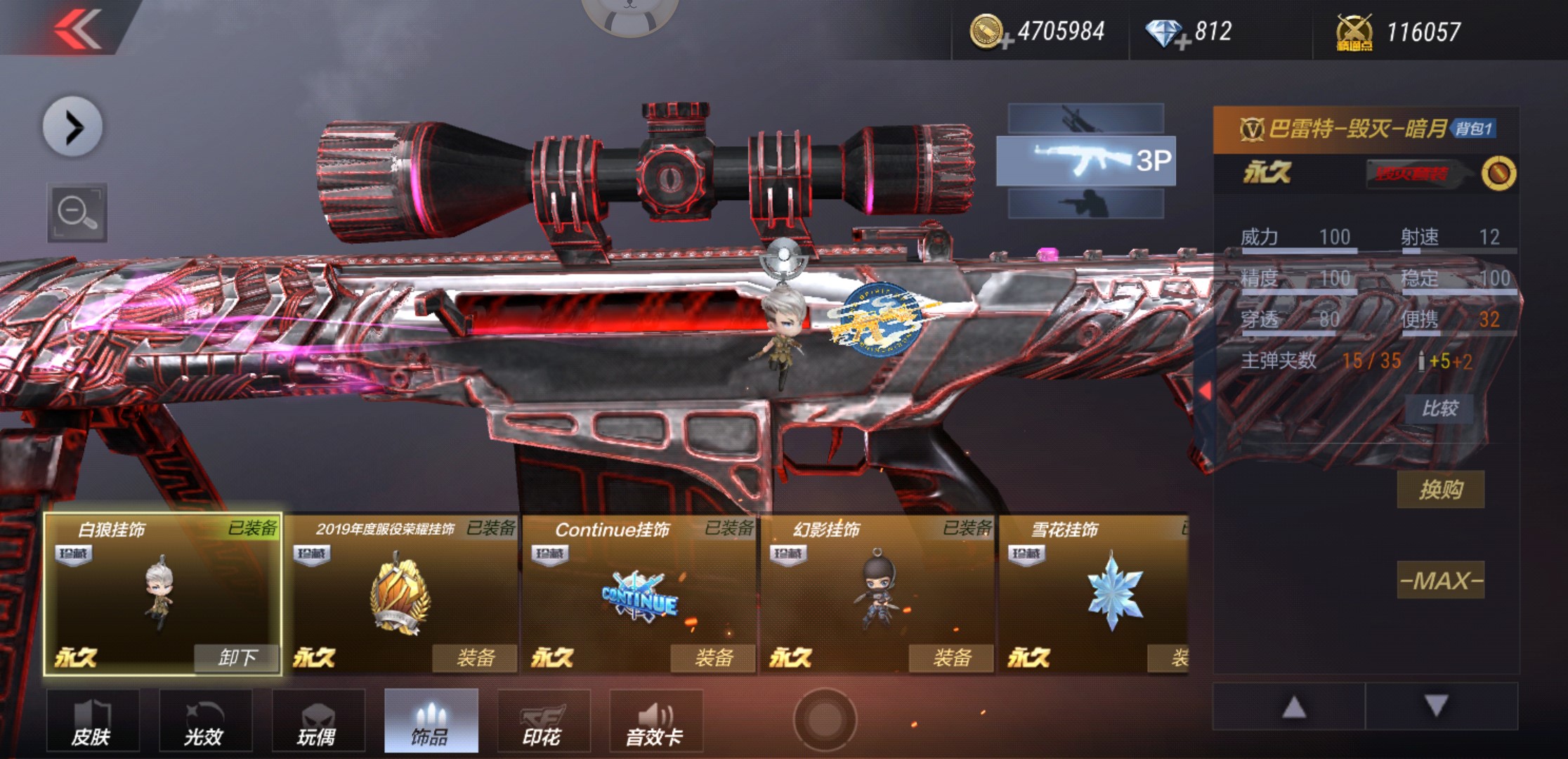Expand the side panel arrow button
This screenshot has width=1568, height=759.
click(73, 127)
